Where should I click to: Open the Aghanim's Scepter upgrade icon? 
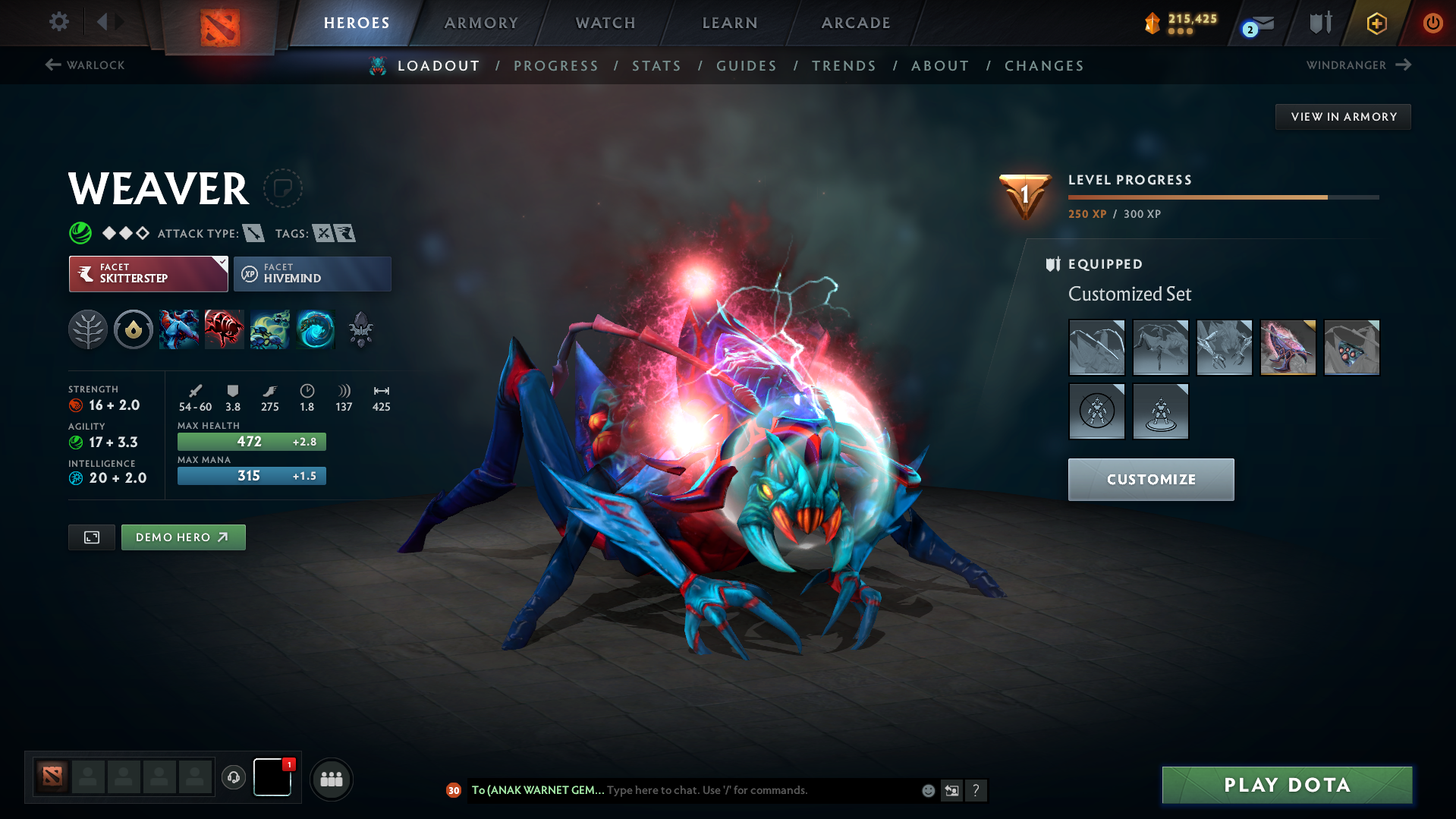pyautogui.click(x=361, y=329)
